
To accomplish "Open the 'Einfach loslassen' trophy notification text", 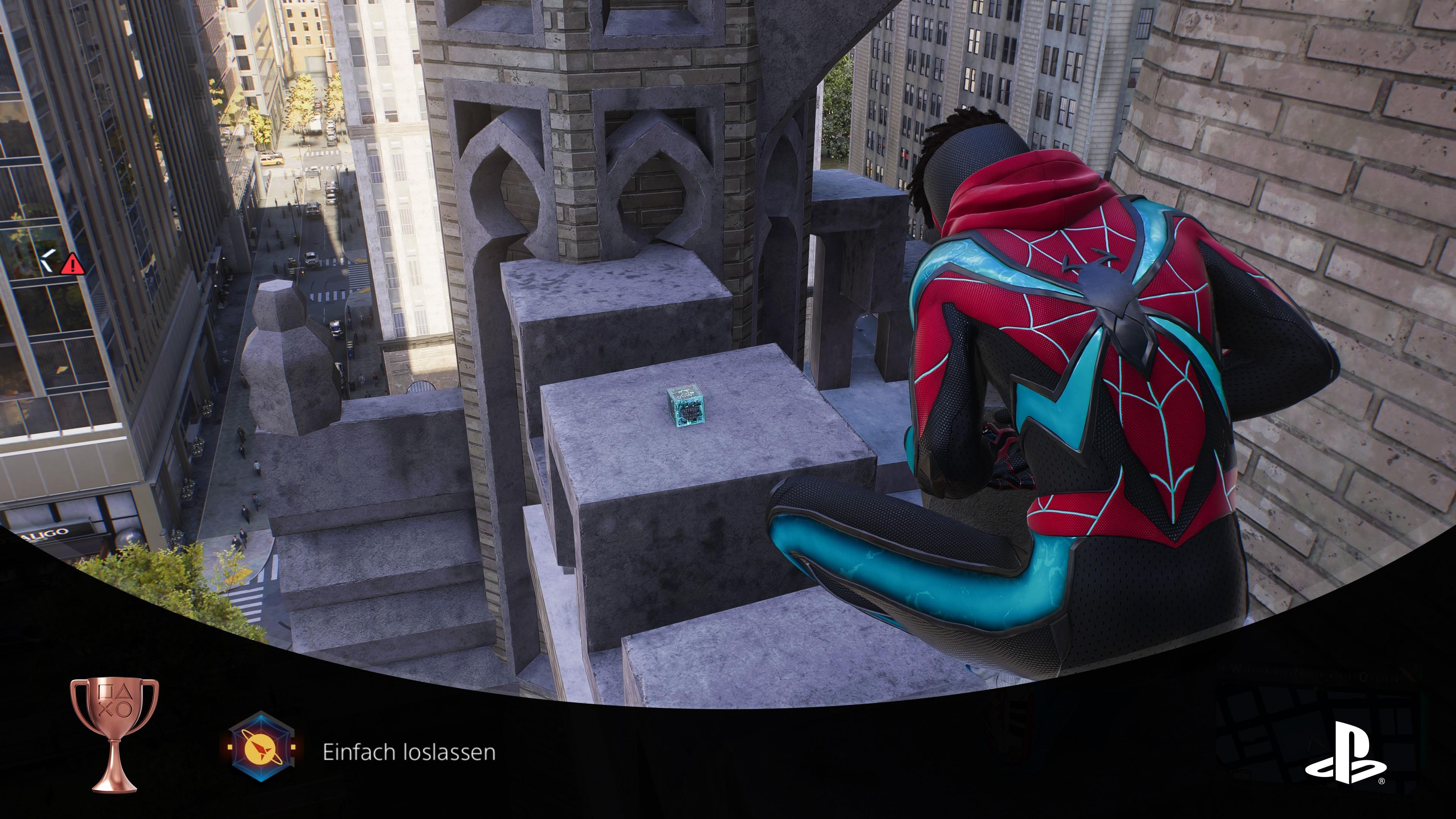I will (409, 752).
